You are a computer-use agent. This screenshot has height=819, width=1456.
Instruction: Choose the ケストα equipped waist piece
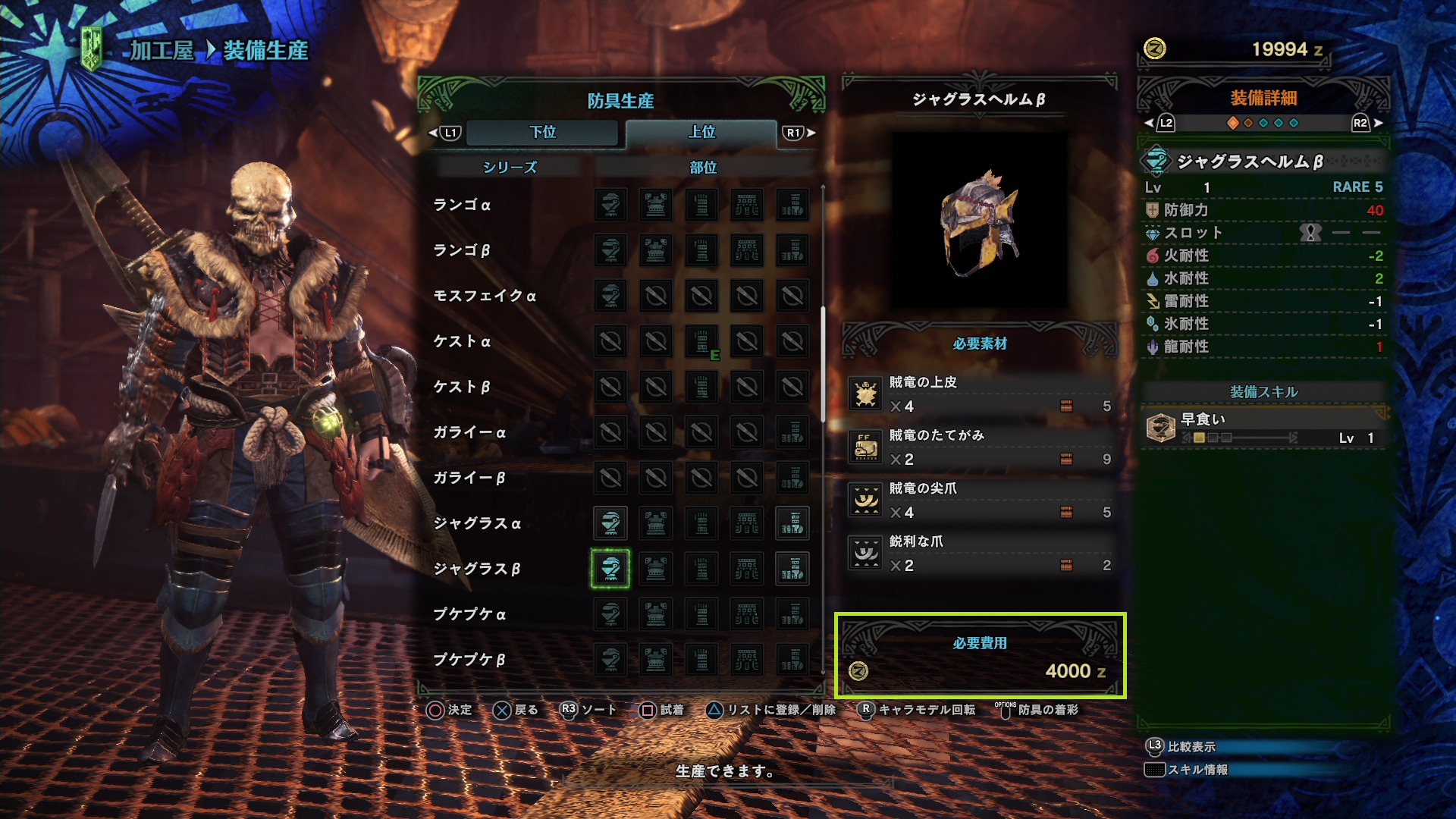(x=701, y=341)
